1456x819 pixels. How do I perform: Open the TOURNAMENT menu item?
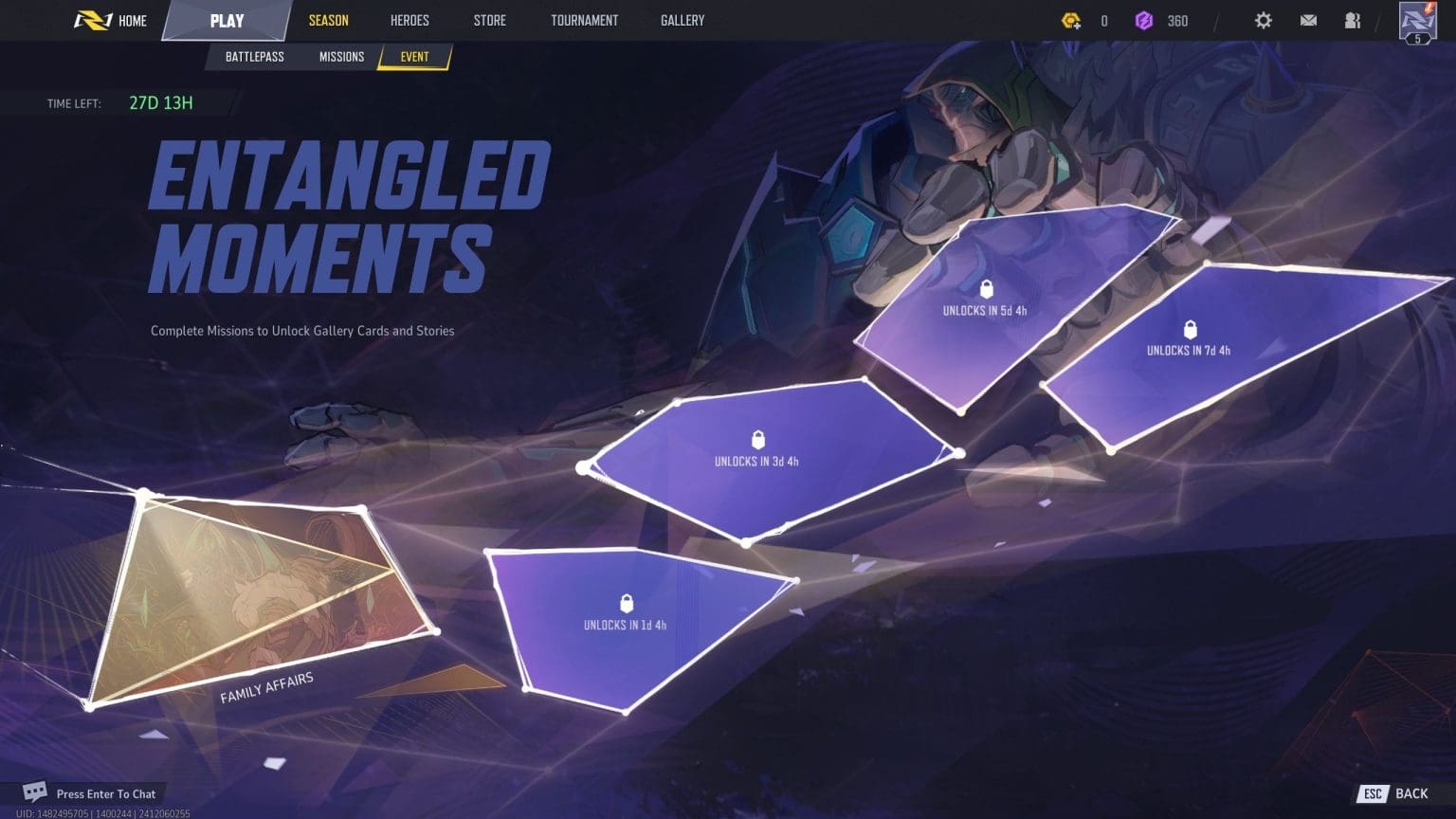tap(584, 20)
